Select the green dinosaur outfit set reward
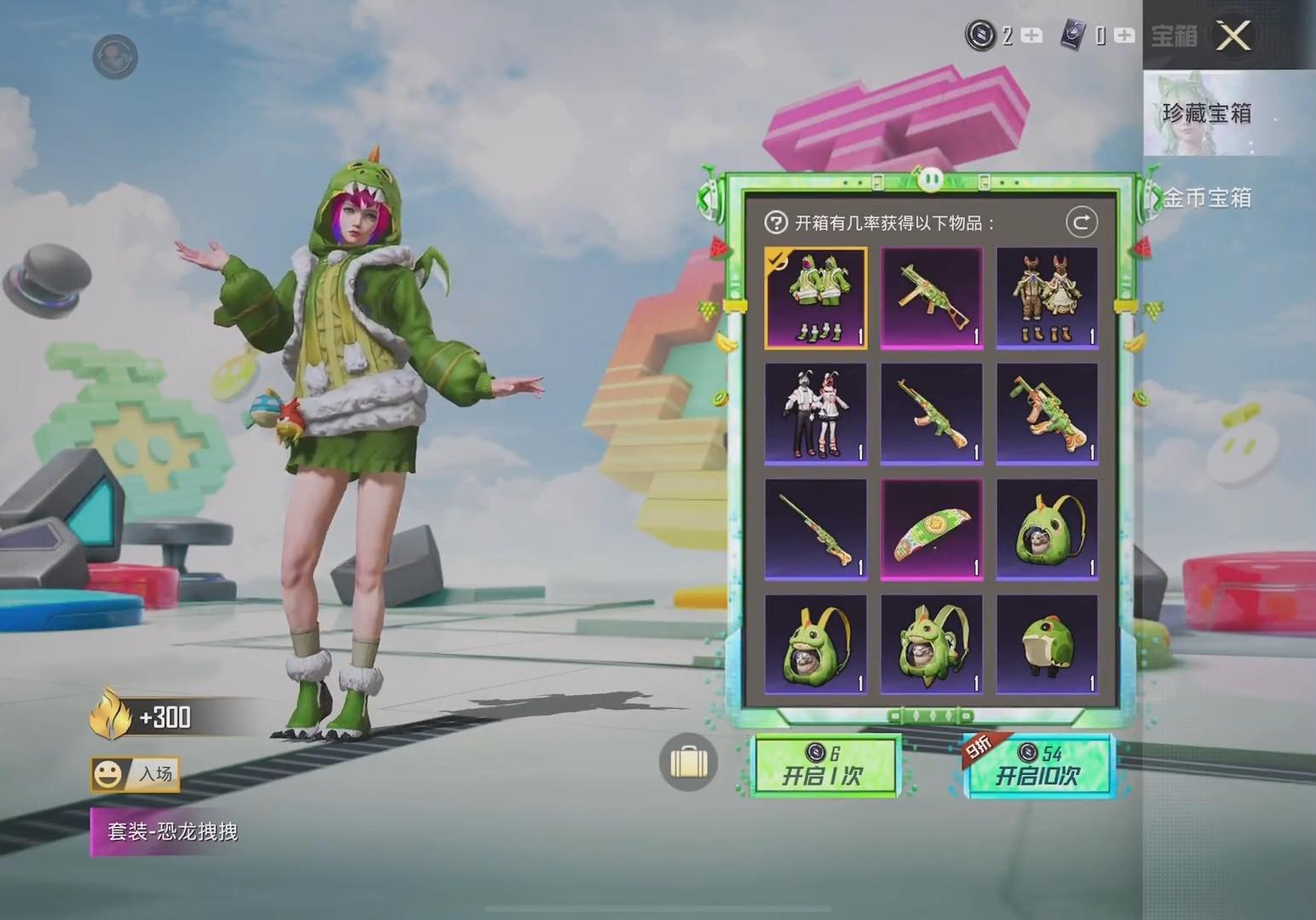The image size is (1316, 920). [816, 298]
